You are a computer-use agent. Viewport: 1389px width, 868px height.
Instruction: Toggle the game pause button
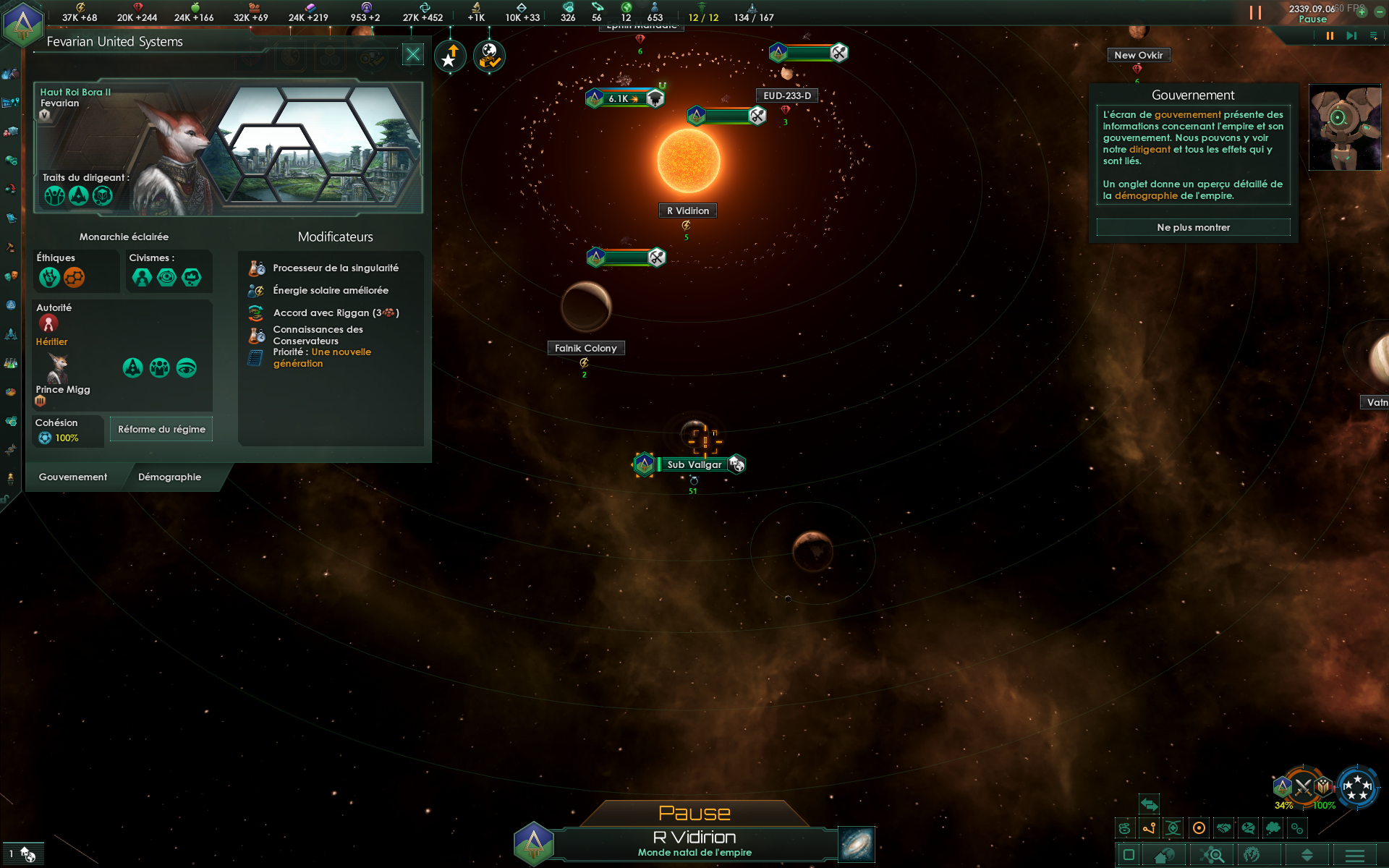1330,35
